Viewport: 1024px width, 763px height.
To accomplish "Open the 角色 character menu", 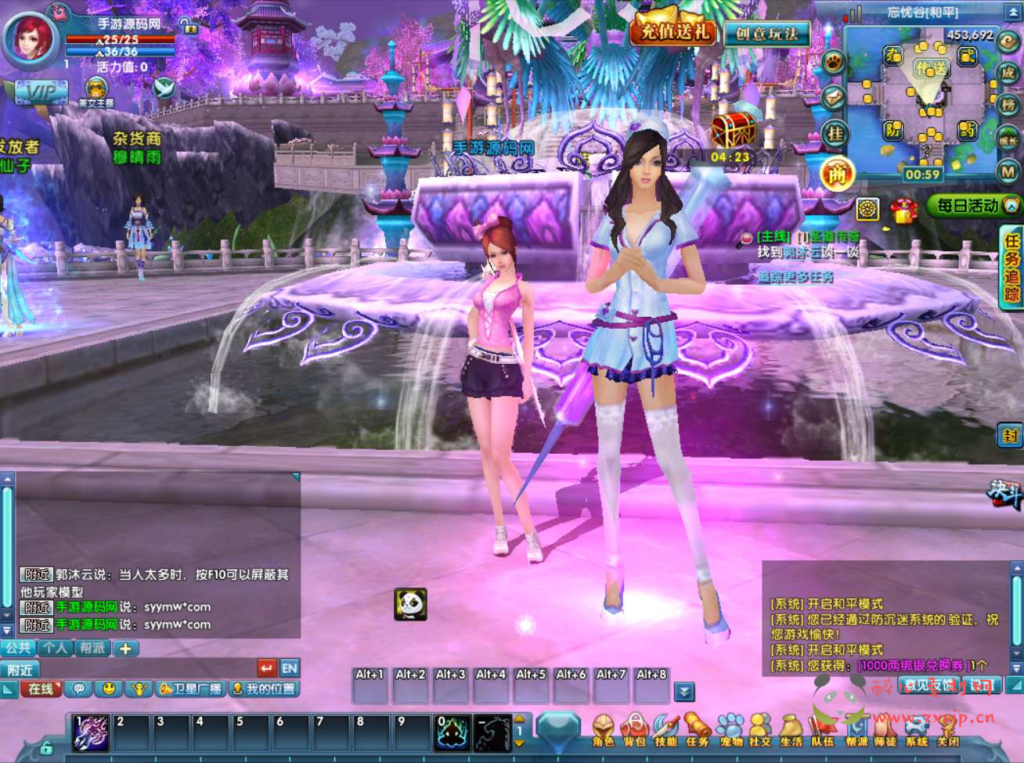I will 603,731.
